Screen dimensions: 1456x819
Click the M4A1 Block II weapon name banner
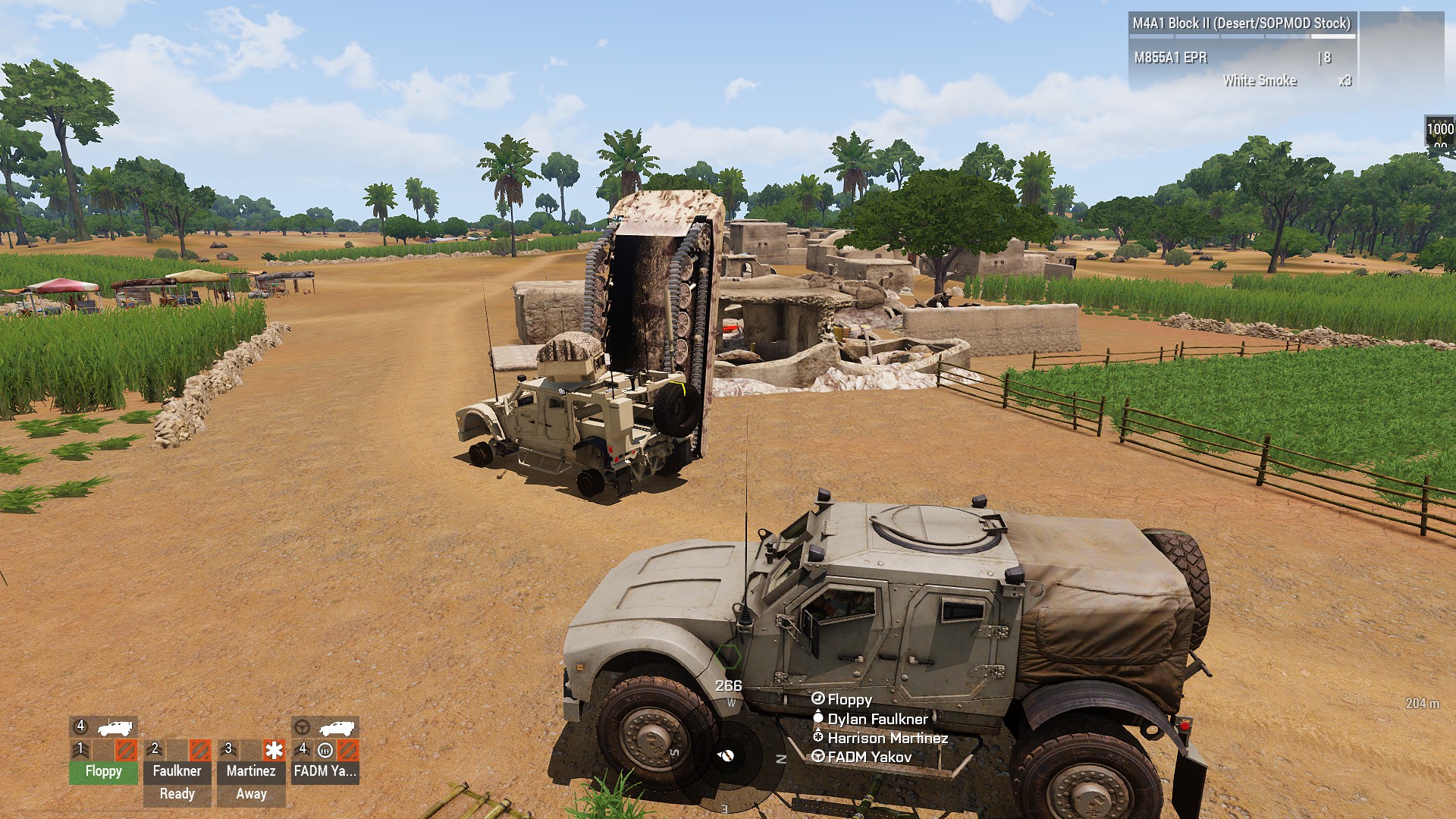[x=1241, y=24]
